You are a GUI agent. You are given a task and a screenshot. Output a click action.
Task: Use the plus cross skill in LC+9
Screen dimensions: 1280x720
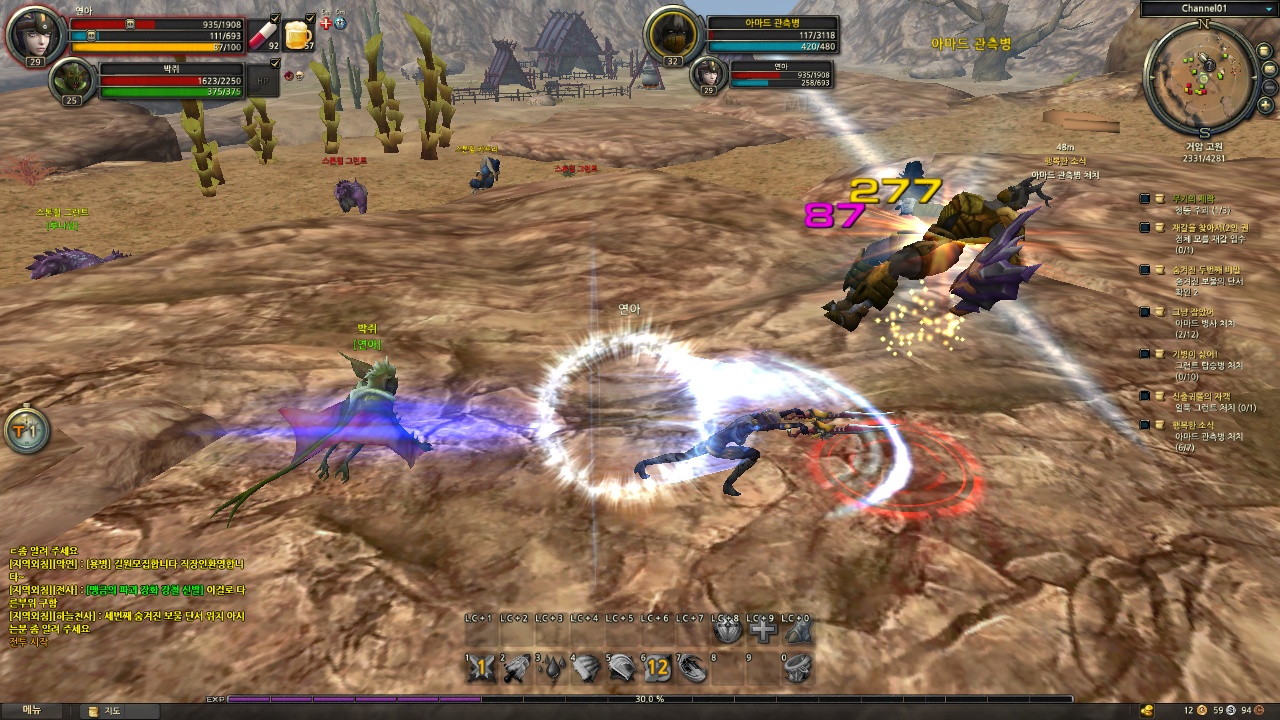pyautogui.click(x=763, y=631)
